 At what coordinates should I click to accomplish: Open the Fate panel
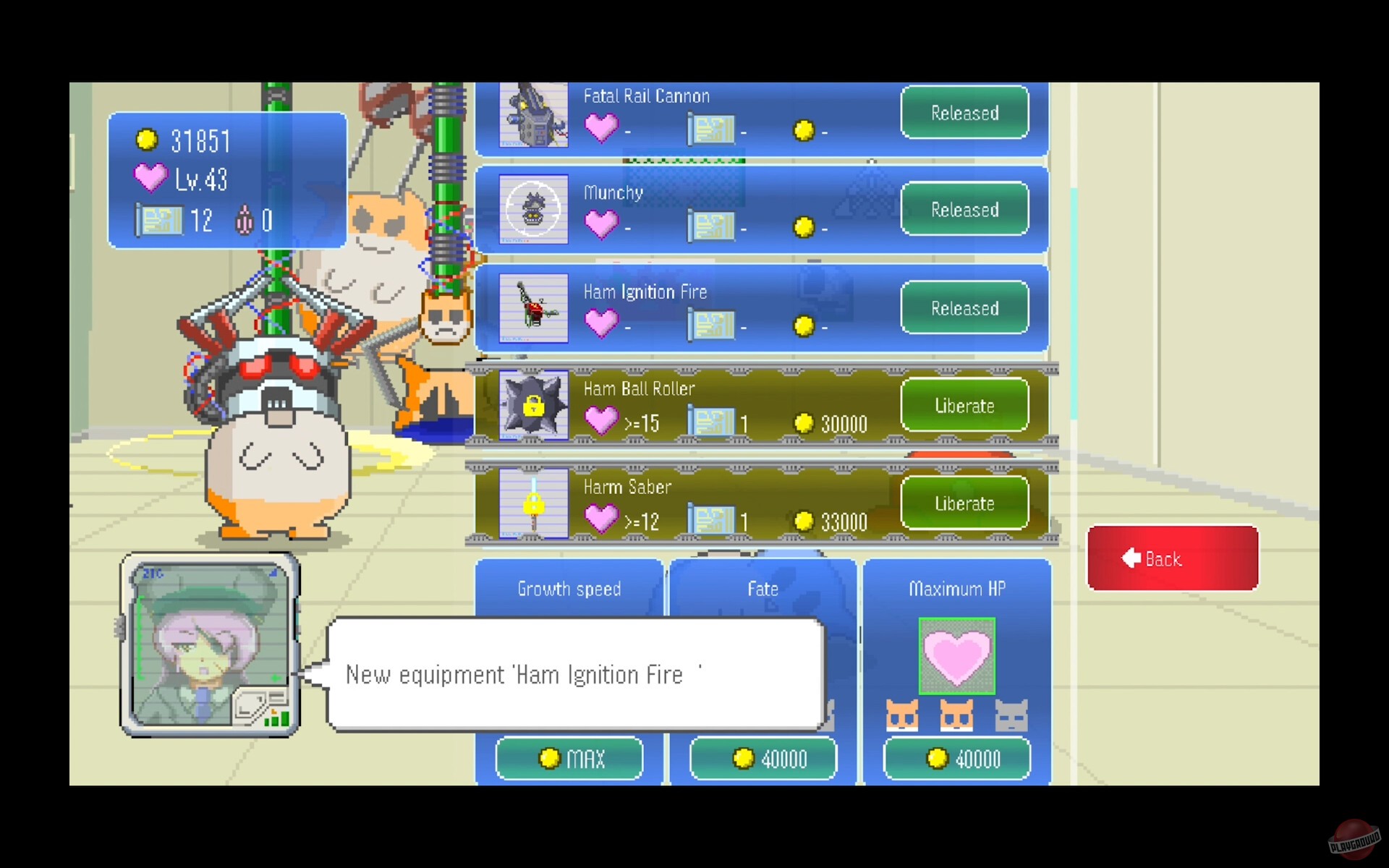[763, 589]
